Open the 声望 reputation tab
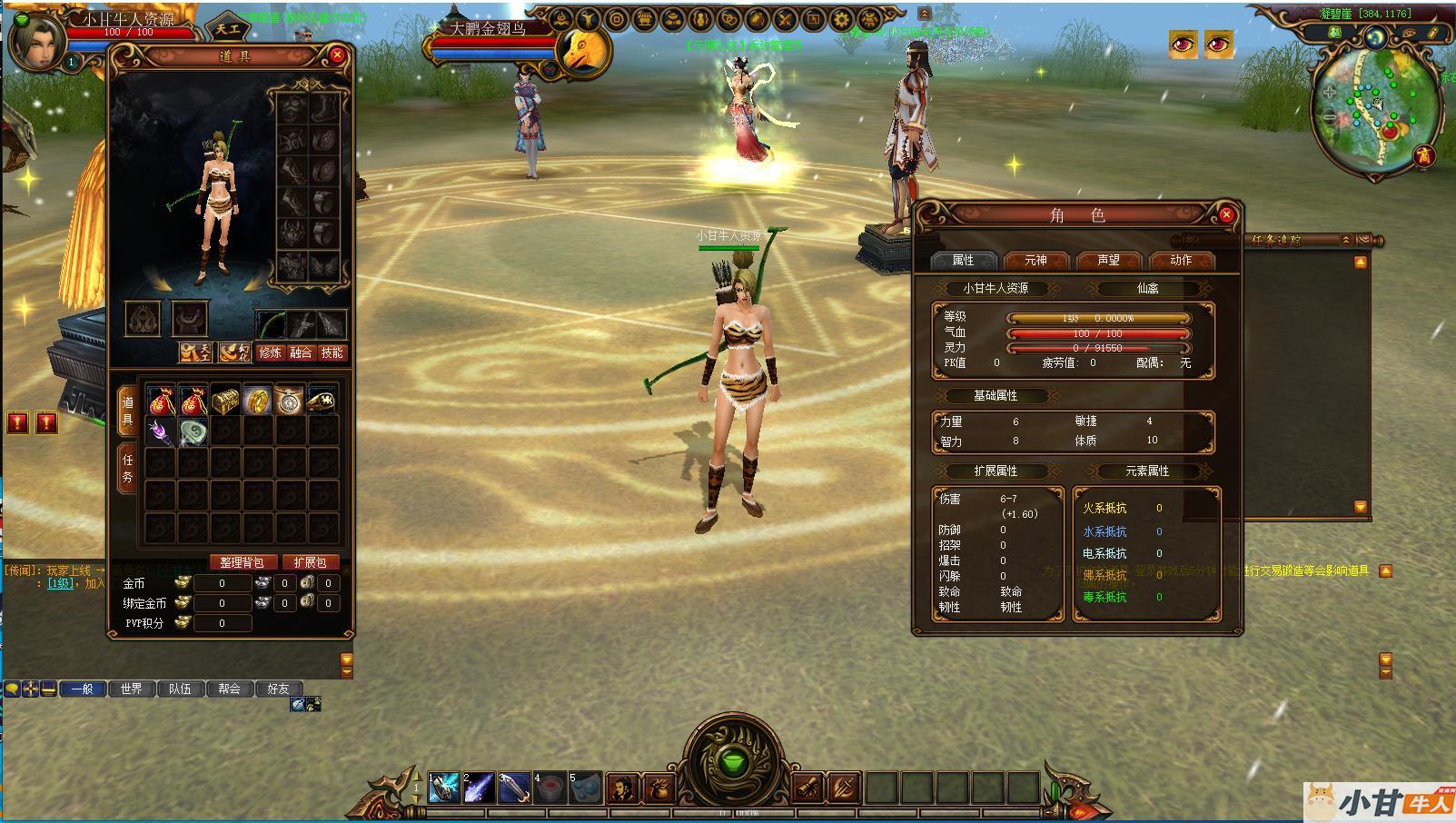 click(x=1108, y=261)
